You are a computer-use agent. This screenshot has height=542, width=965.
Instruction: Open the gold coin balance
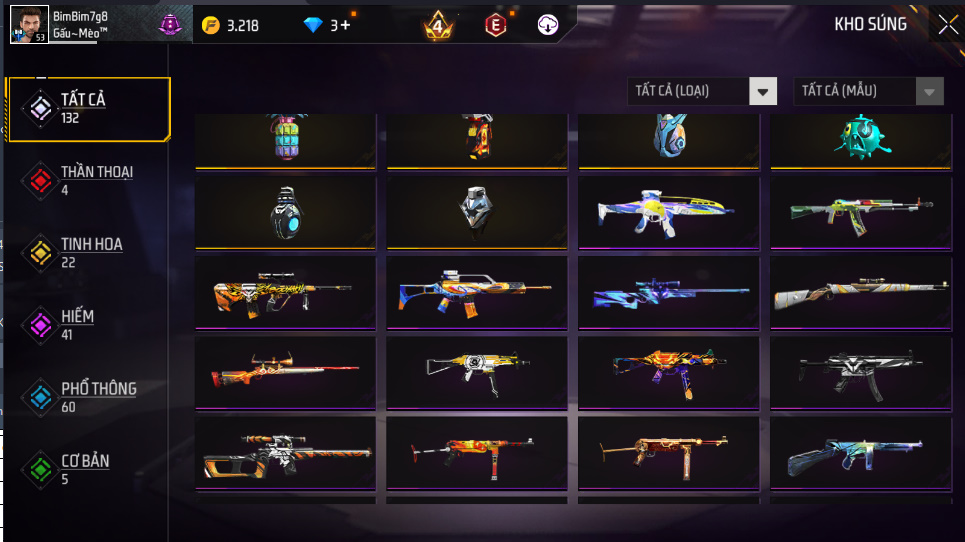click(x=230, y=25)
